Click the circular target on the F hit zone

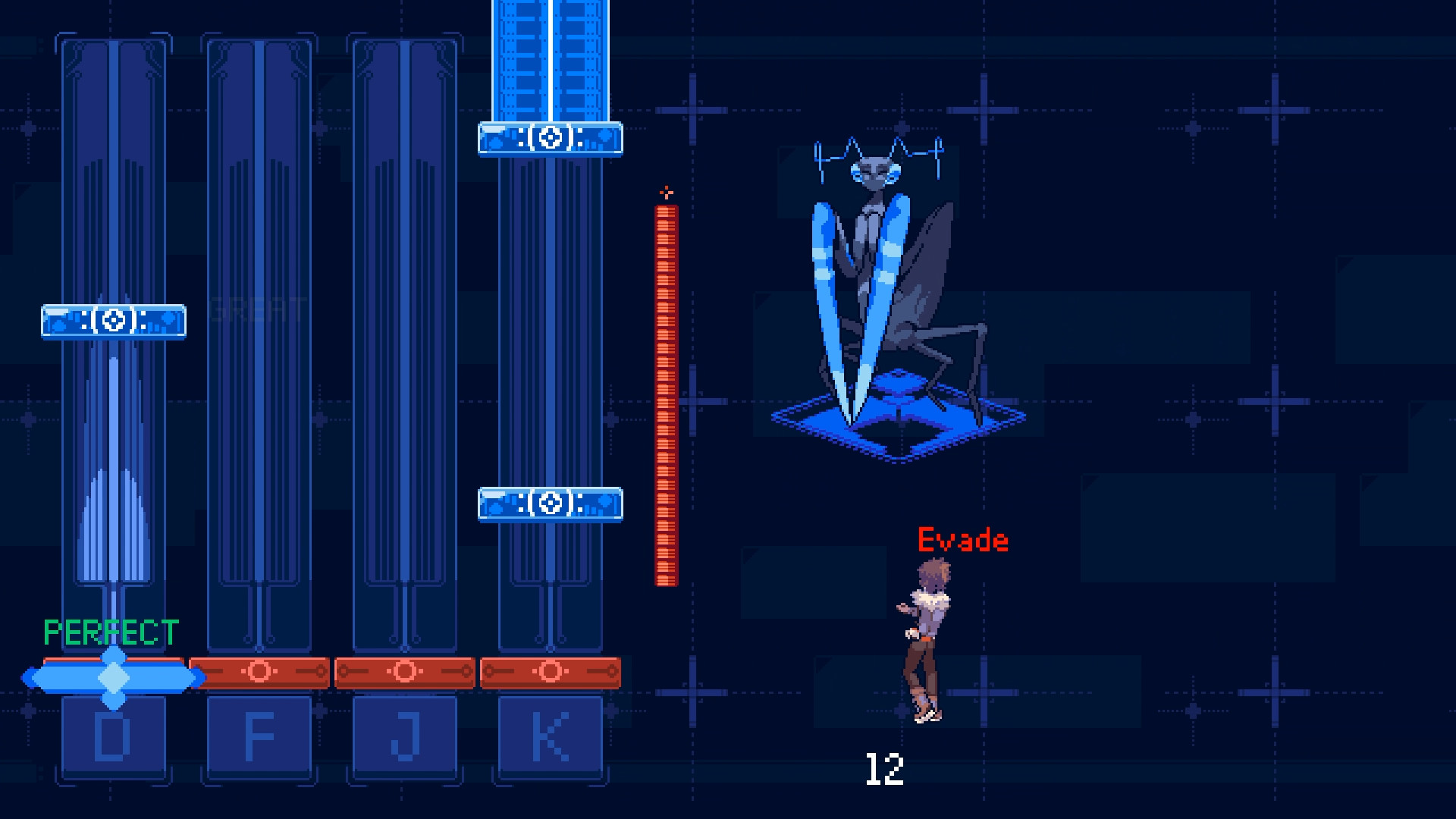pos(259,670)
